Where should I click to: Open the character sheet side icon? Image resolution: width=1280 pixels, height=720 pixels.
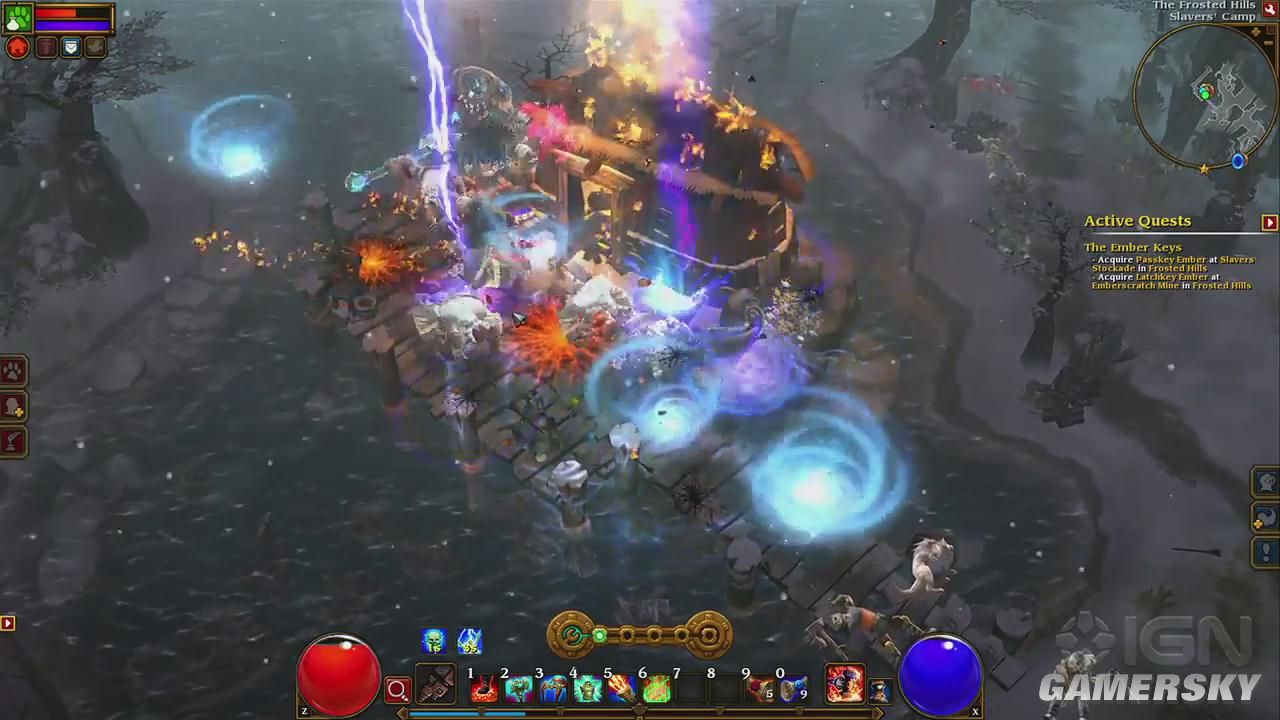coord(13,407)
